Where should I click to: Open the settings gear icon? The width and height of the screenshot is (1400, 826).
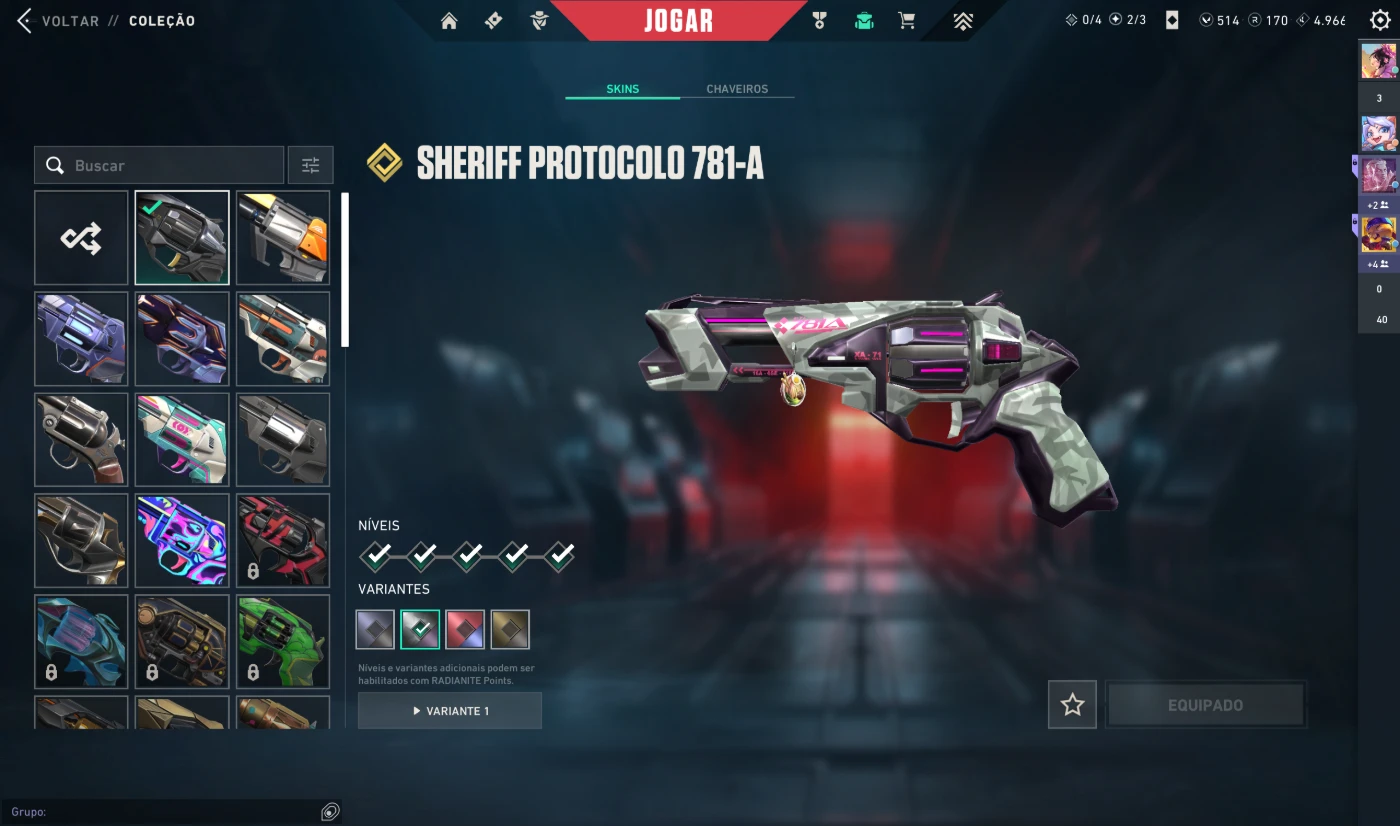click(1380, 21)
